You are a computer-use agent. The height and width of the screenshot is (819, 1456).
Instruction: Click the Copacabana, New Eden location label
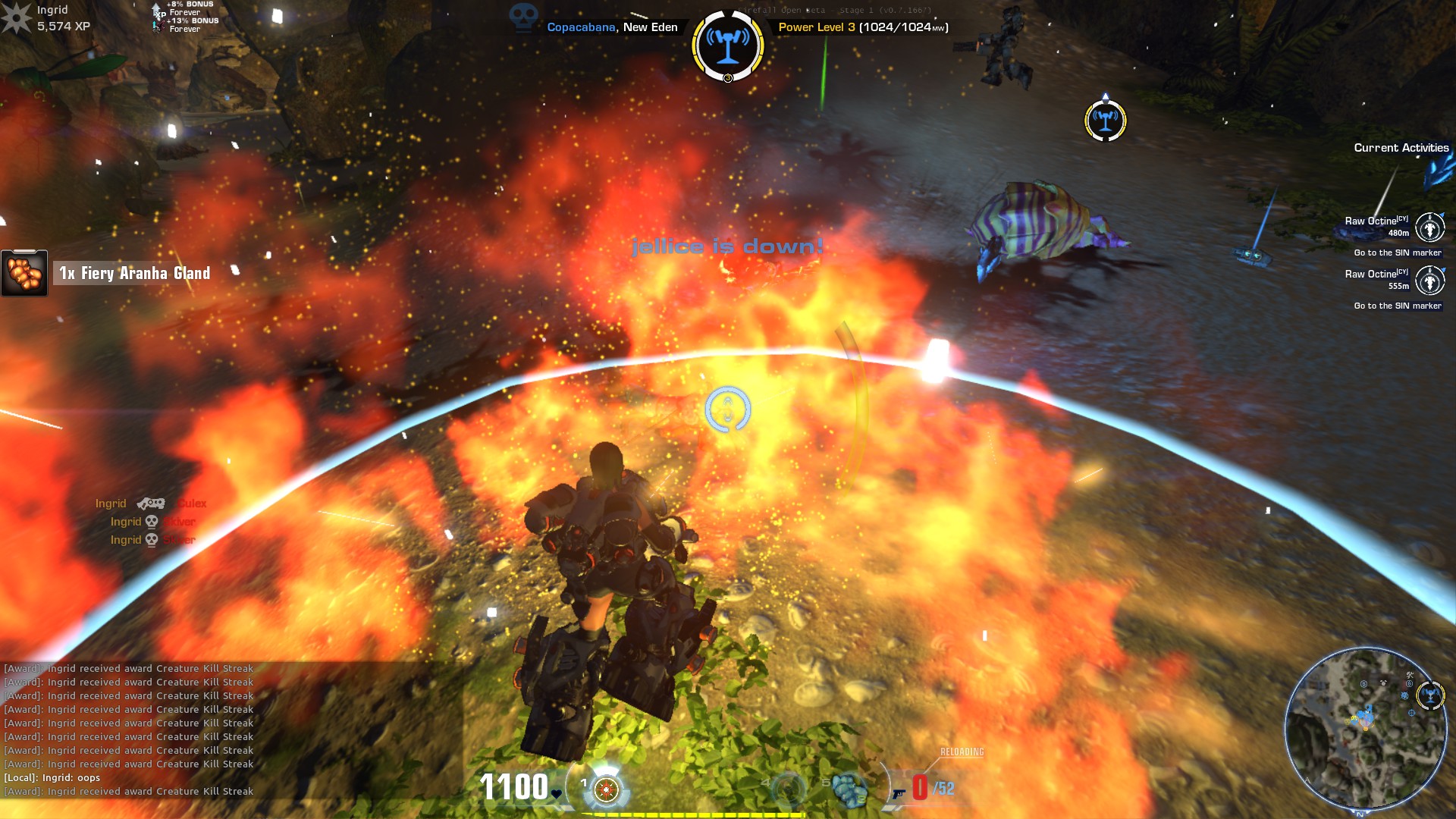tap(612, 27)
